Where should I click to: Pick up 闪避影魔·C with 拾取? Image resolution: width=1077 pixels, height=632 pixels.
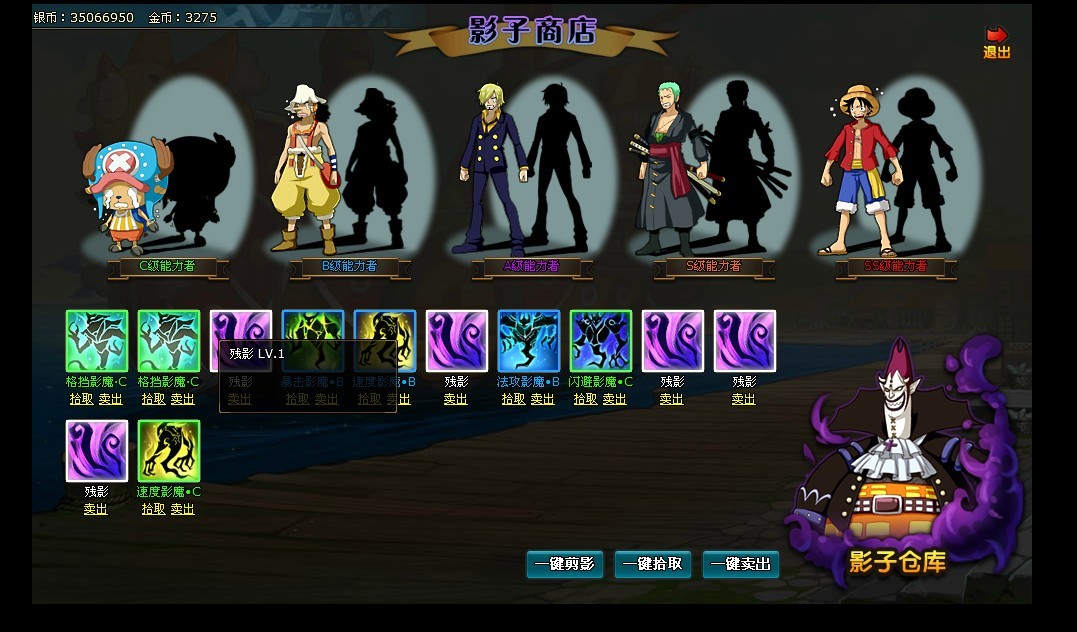click(x=585, y=399)
